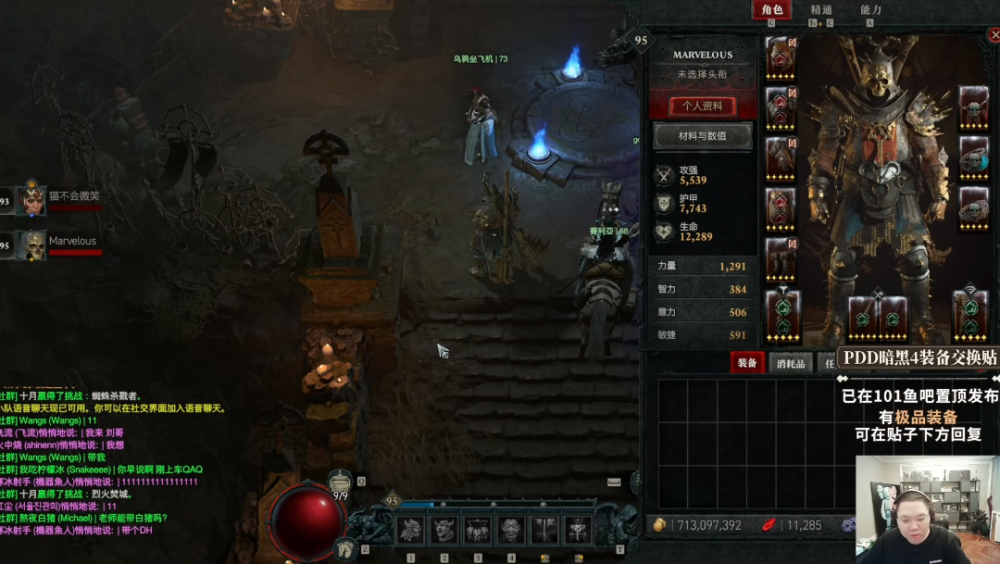
Task: Select the 角色 character tab
Action: (772, 10)
